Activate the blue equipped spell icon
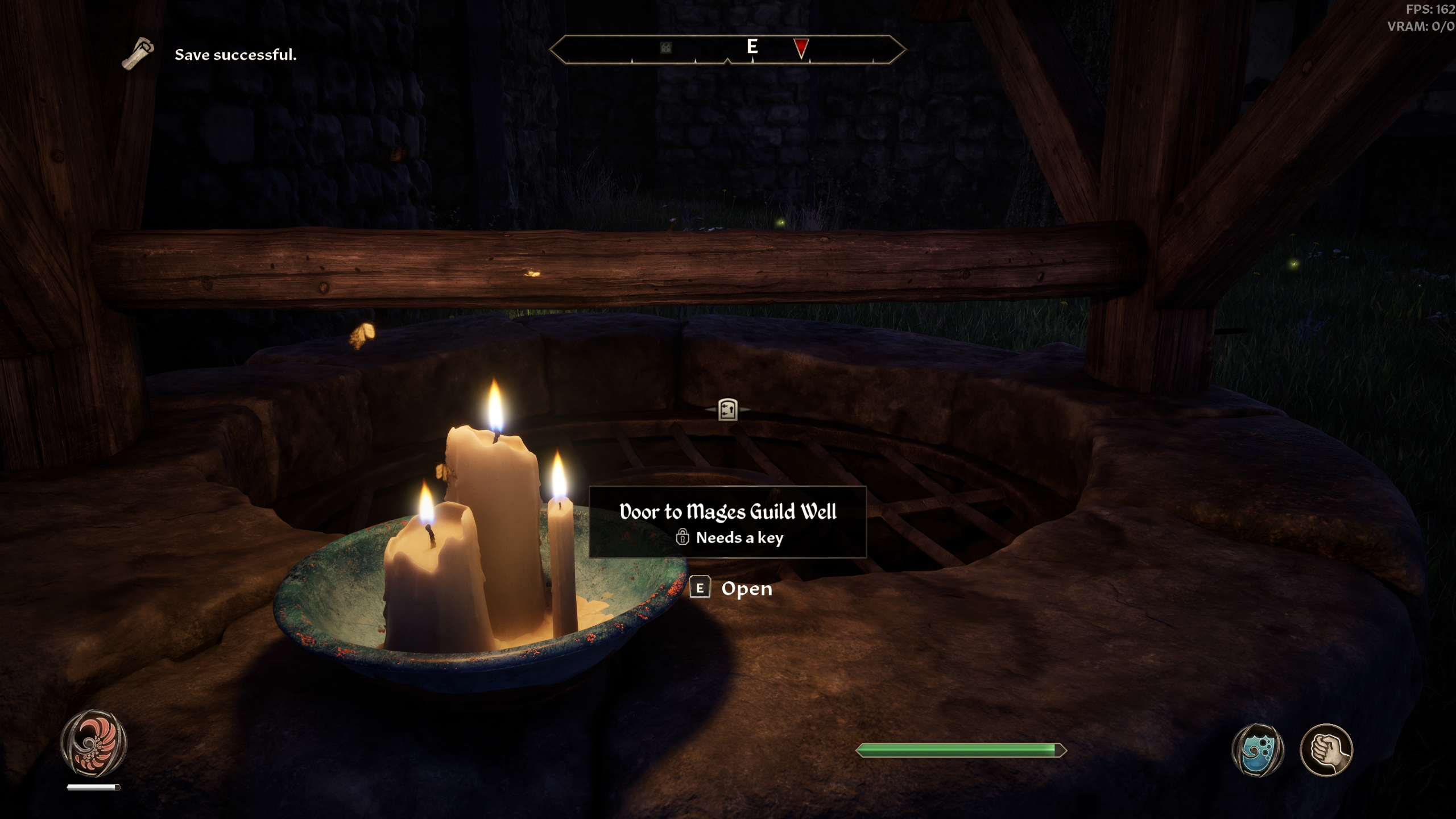The height and width of the screenshot is (819, 1456). pos(1258,750)
